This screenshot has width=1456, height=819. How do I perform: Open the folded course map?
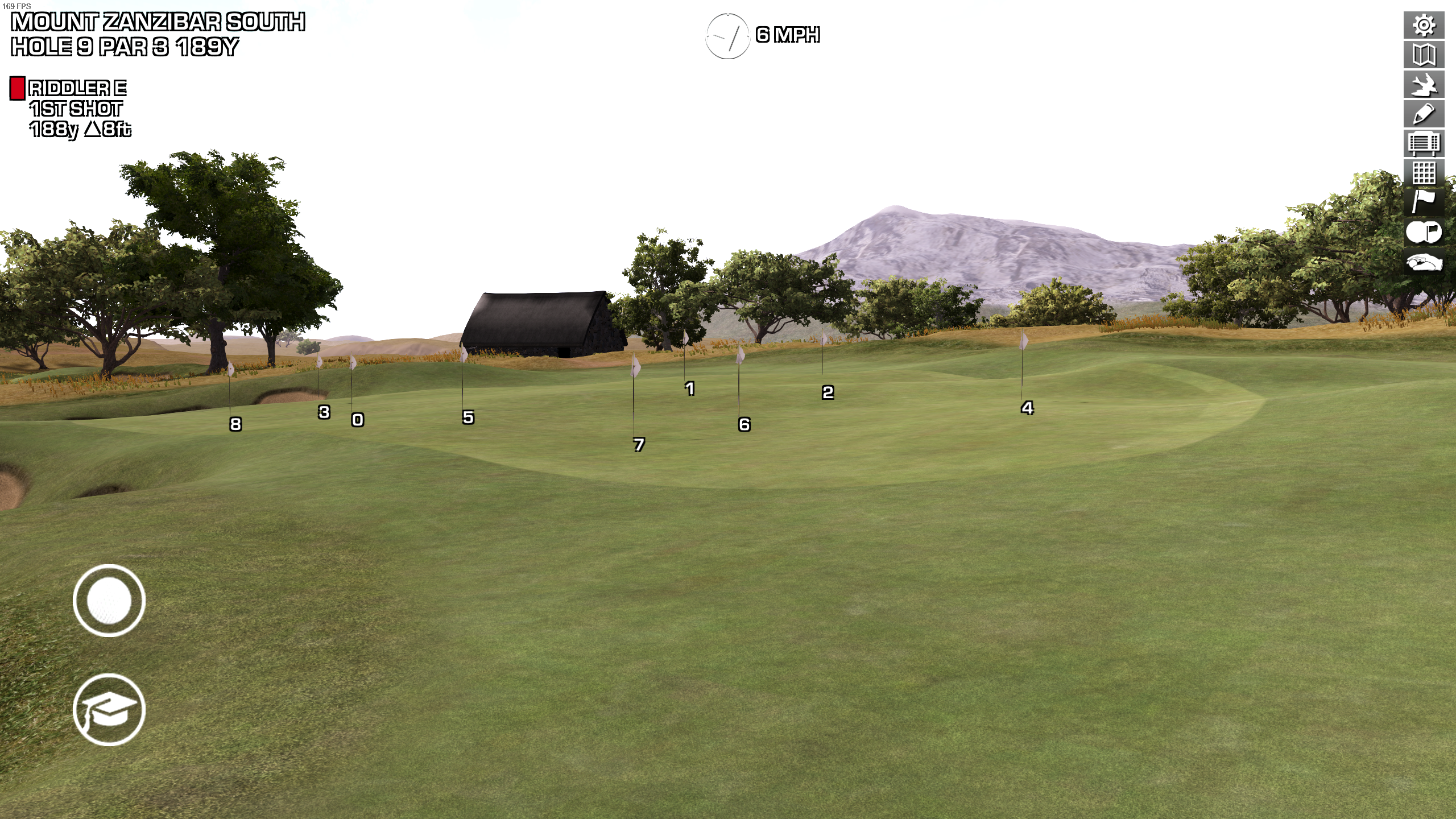coord(1424,55)
